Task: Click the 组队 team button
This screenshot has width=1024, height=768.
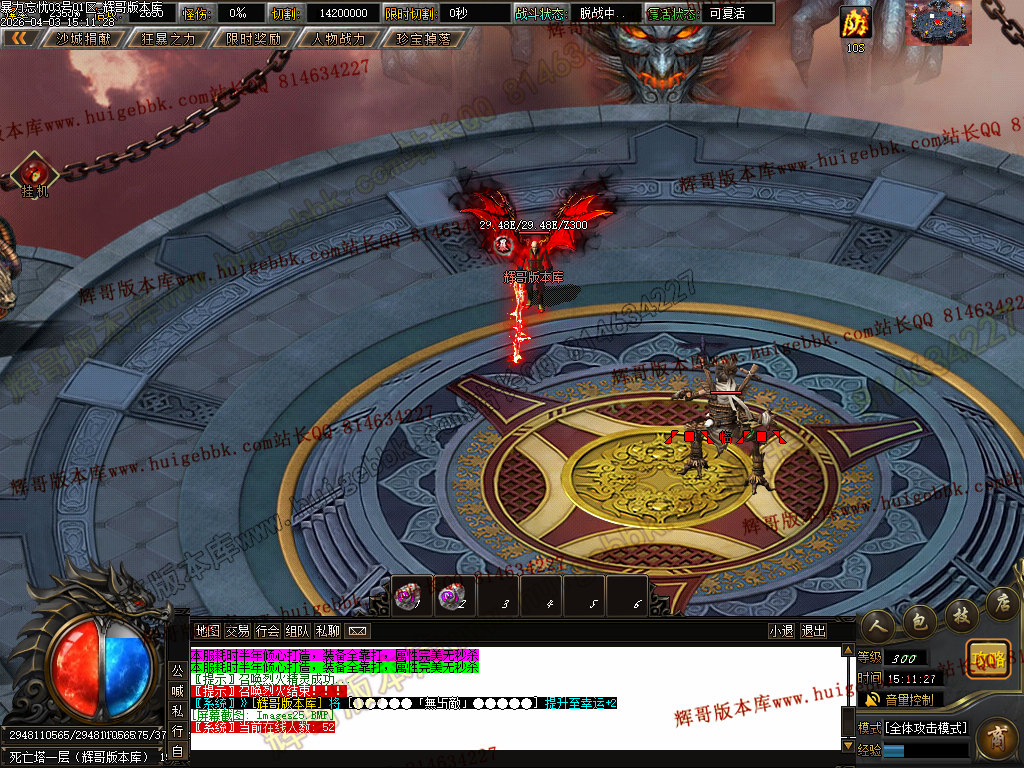Action: pyautogui.click(x=297, y=631)
